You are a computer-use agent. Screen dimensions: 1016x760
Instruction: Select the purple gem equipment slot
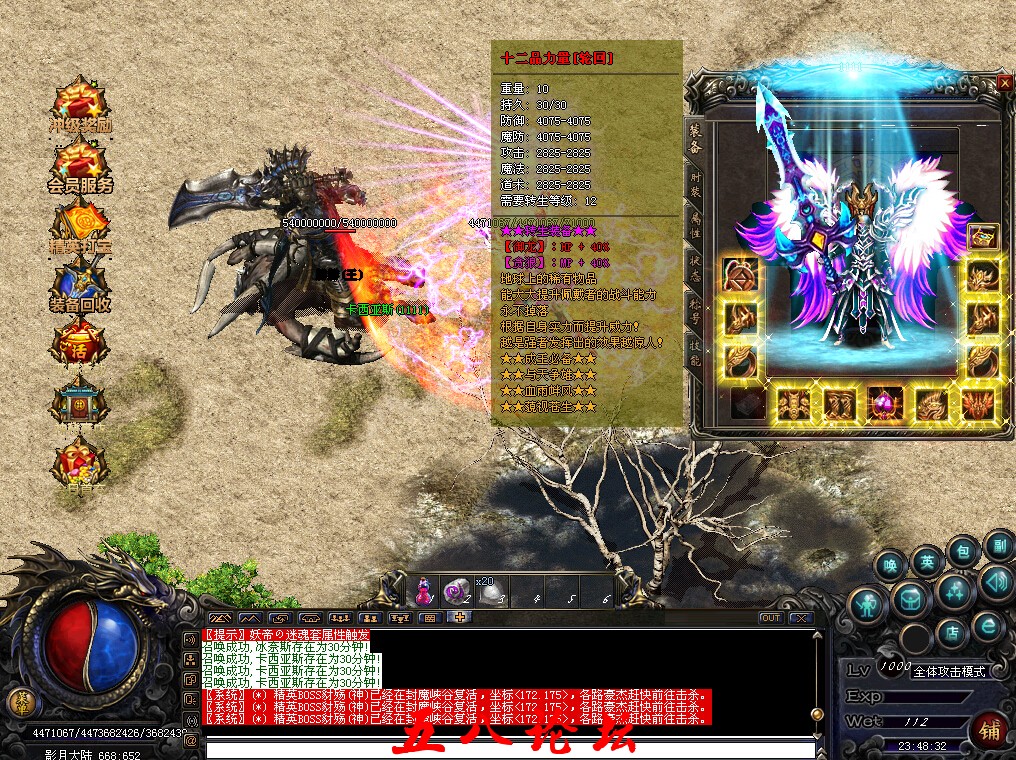coord(886,405)
